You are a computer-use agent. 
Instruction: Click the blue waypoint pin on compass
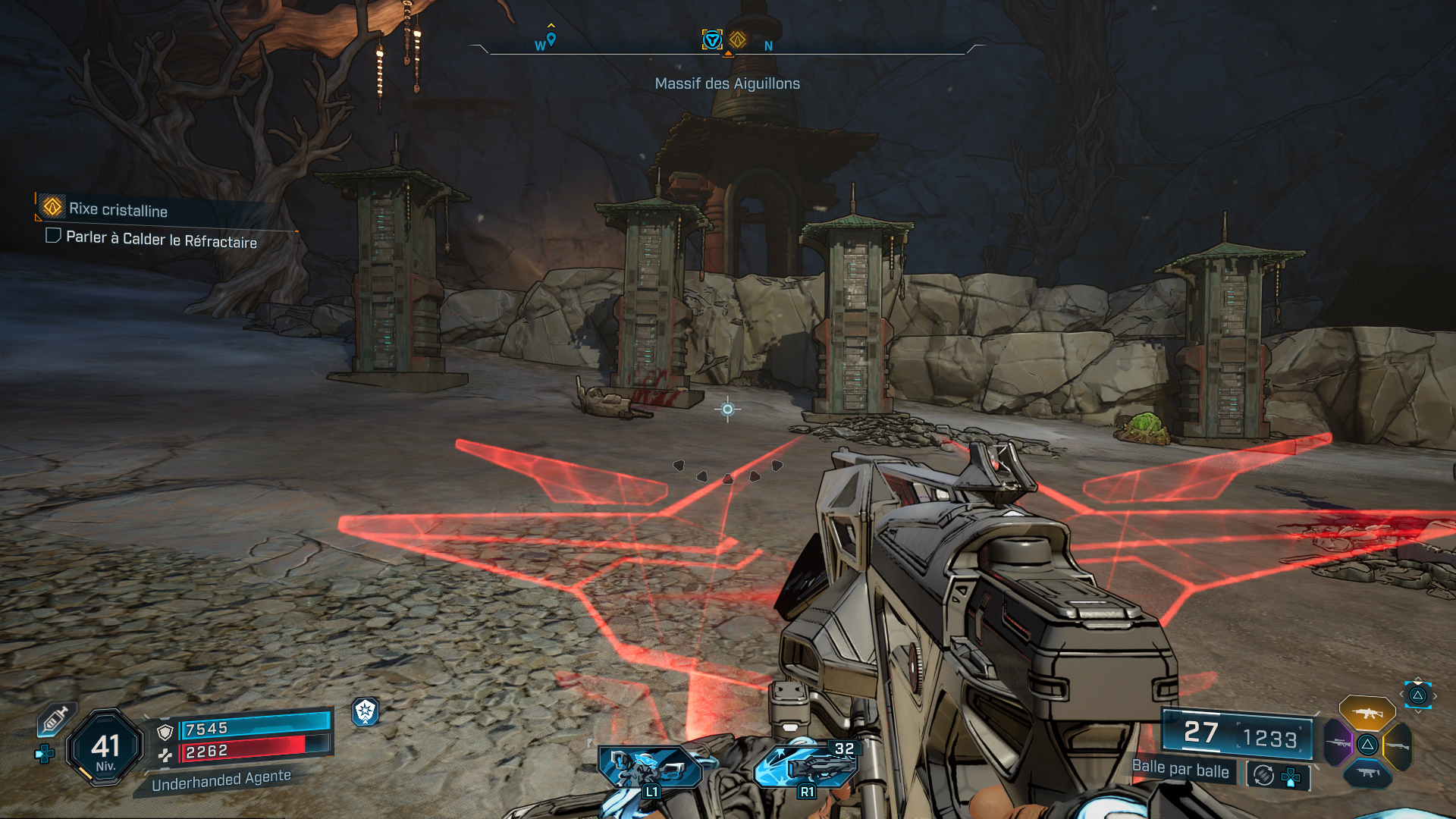pyautogui.click(x=551, y=39)
